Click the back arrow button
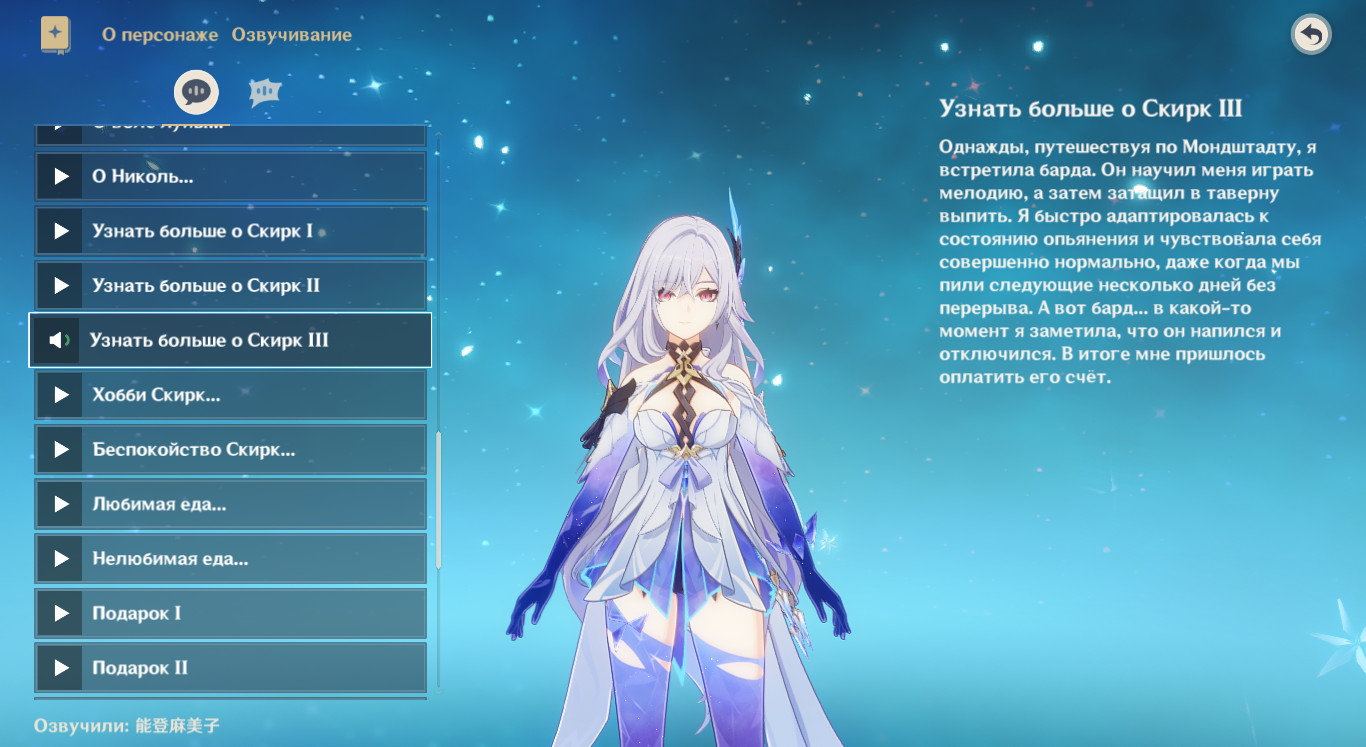1366x747 pixels. point(1311,35)
